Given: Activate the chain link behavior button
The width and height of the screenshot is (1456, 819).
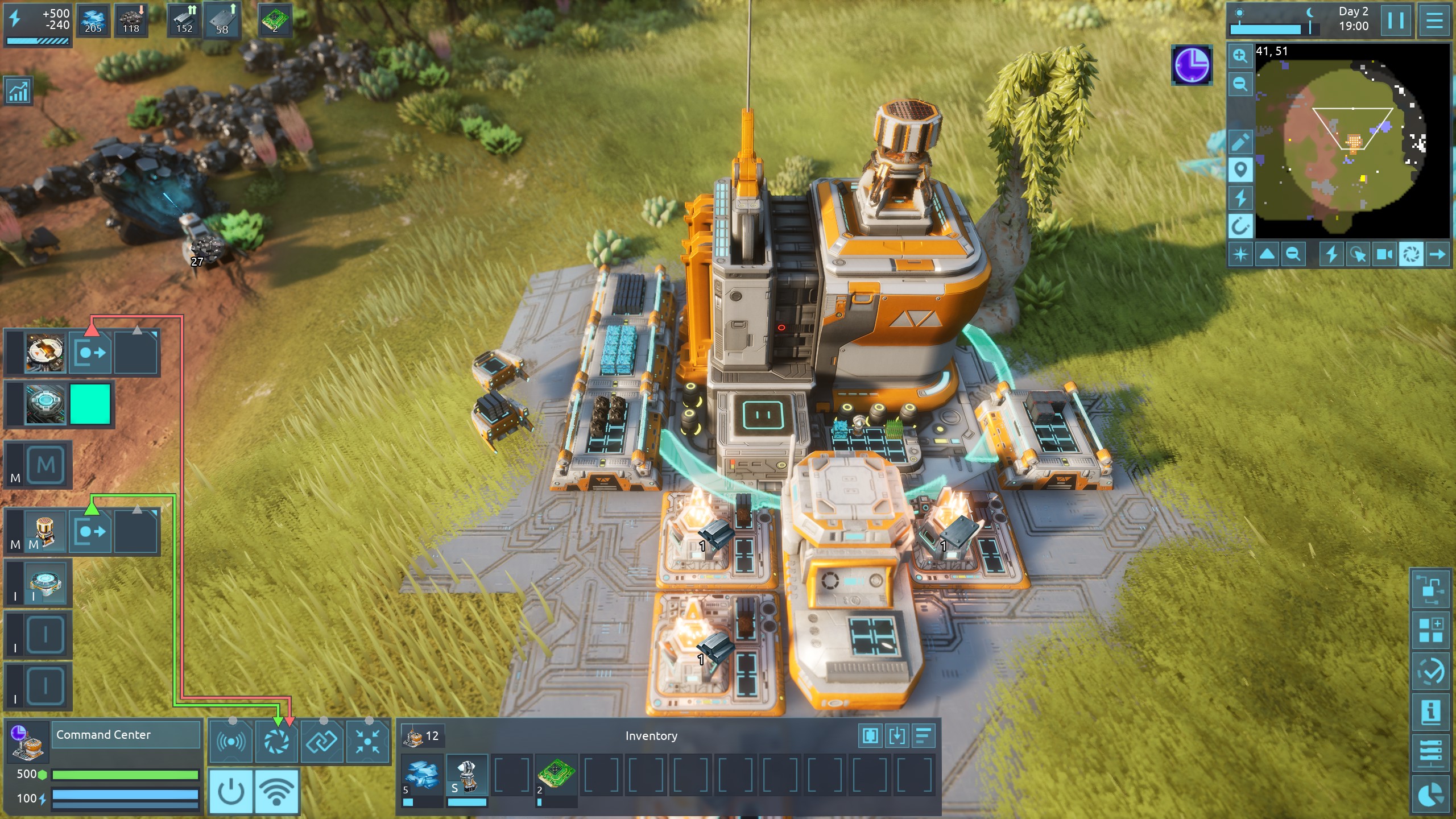Looking at the screenshot, I should point(322,742).
